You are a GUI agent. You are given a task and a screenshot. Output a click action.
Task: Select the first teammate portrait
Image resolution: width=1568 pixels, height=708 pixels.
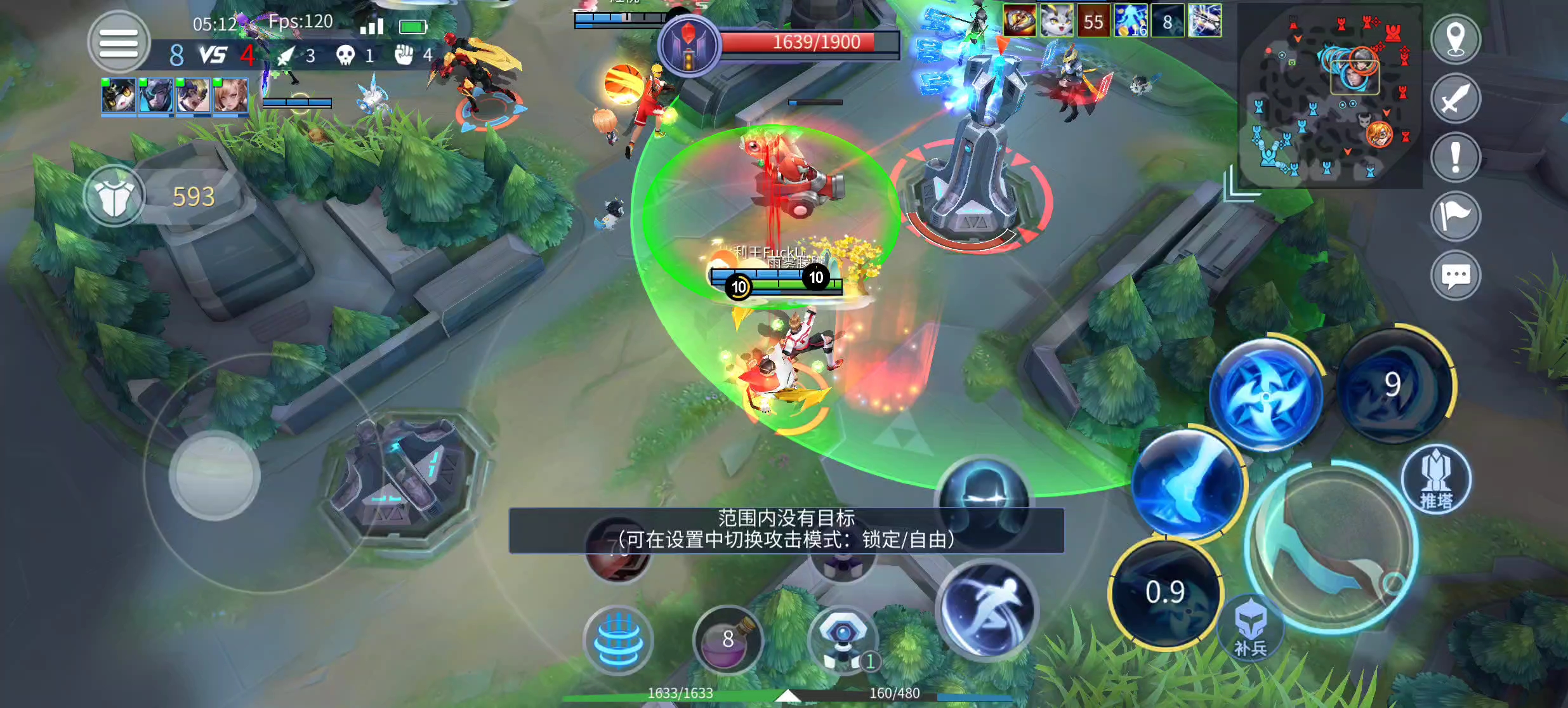tap(119, 96)
